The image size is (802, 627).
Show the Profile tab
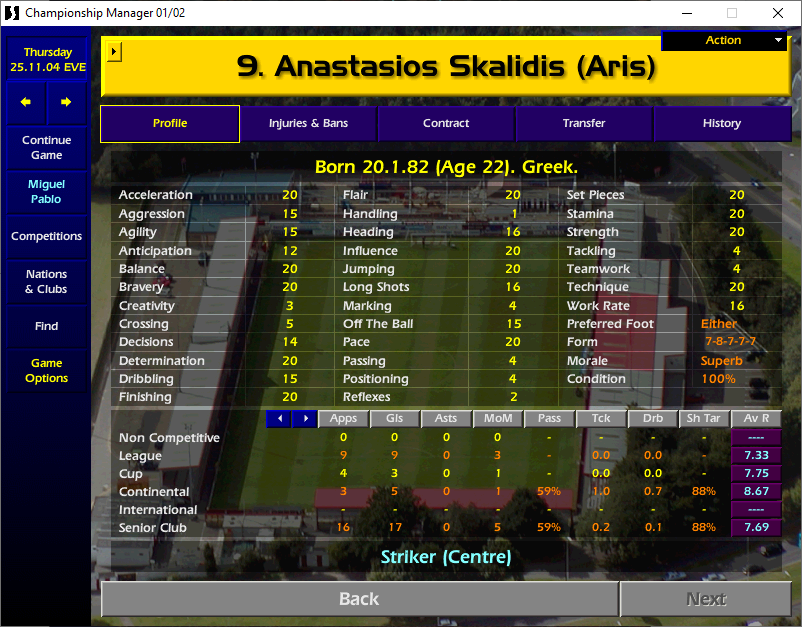click(170, 124)
